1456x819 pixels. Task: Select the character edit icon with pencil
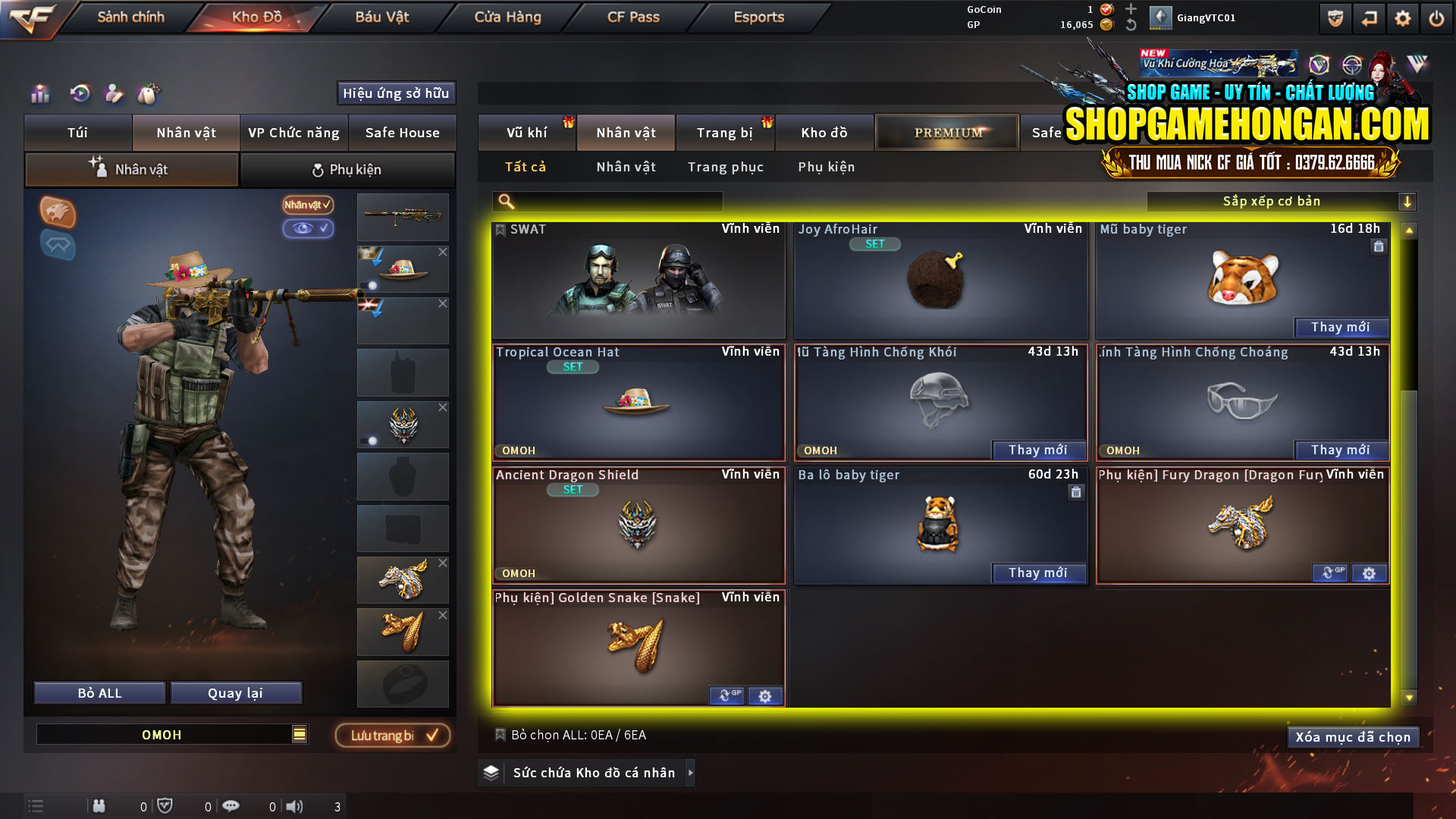[114, 93]
